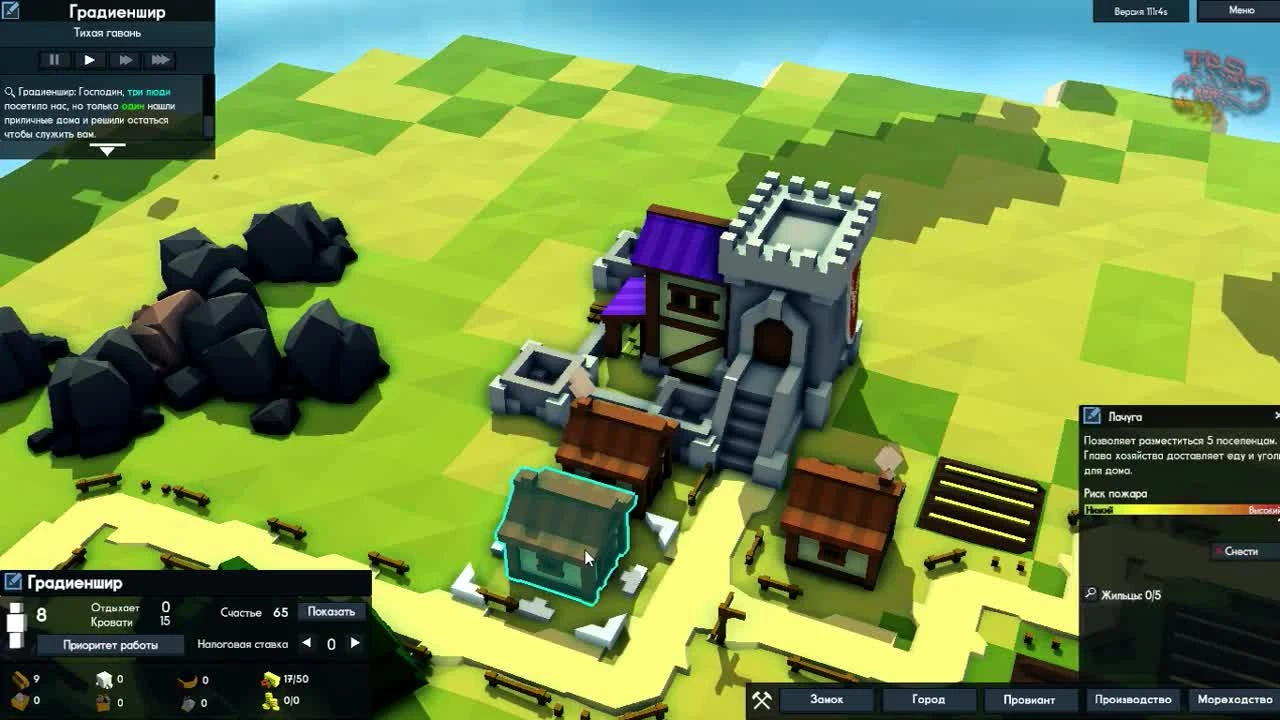Click the gold coins icon showing 0/0
The image size is (1280, 720).
click(x=271, y=701)
